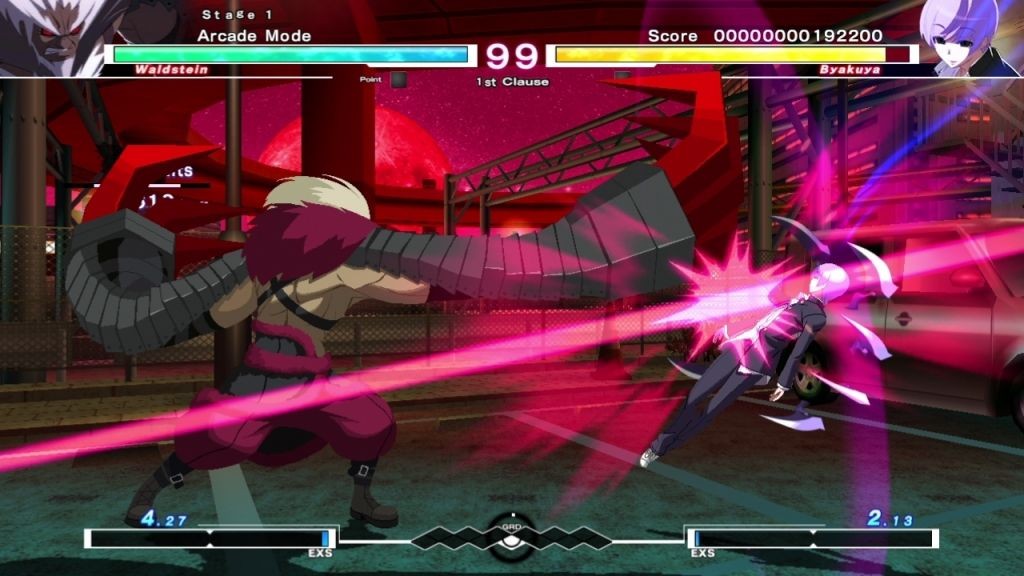Click the central GRD emblem
Viewport: 1024px width, 576px height.
coord(511,536)
